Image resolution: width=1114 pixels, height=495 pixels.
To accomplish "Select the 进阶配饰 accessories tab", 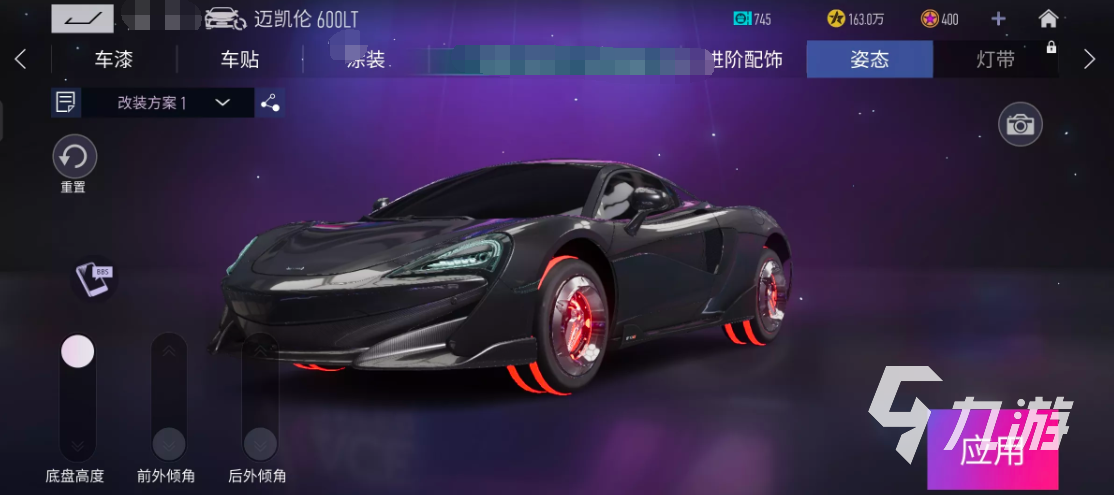I will (x=745, y=60).
